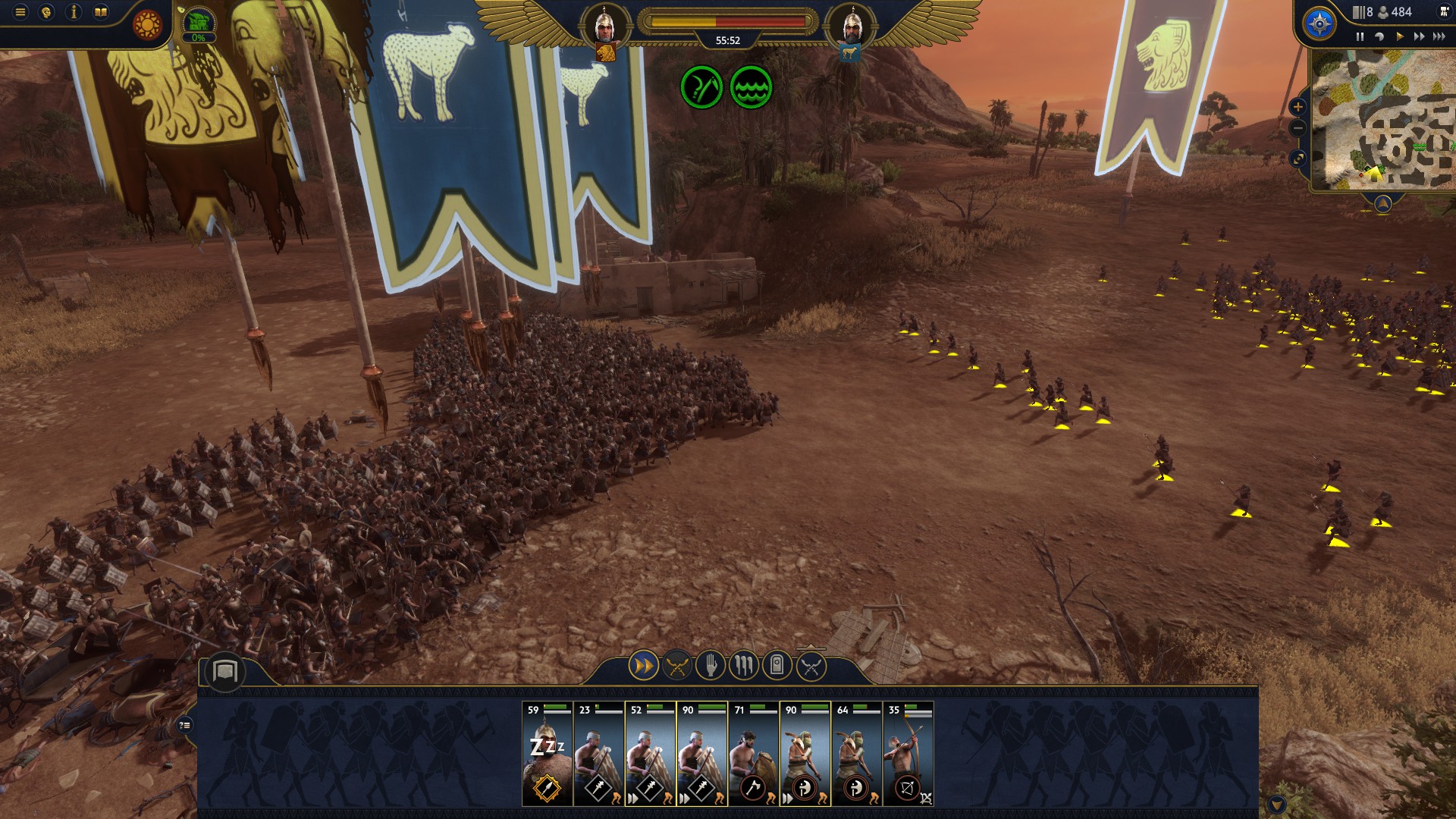Image resolution: width=1456 pixels, height=819 pixels.
Task: Select the axe unit card with 71 men
Action: pos(753,754)
